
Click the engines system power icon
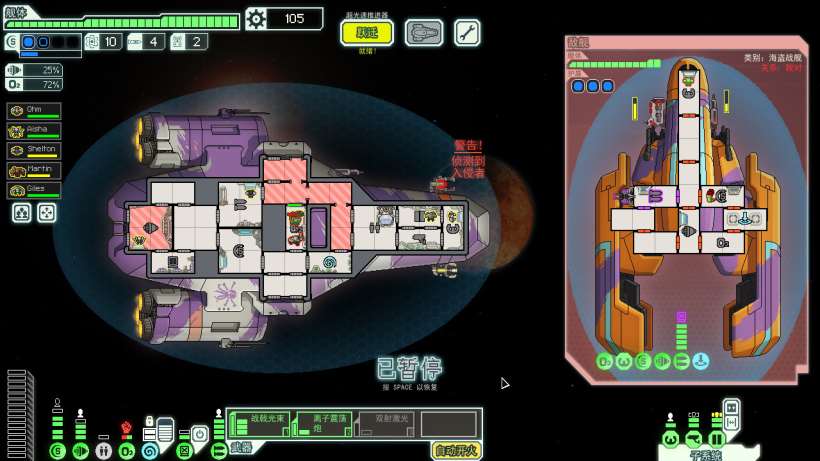pyautogui.click(x=80, y=451)
